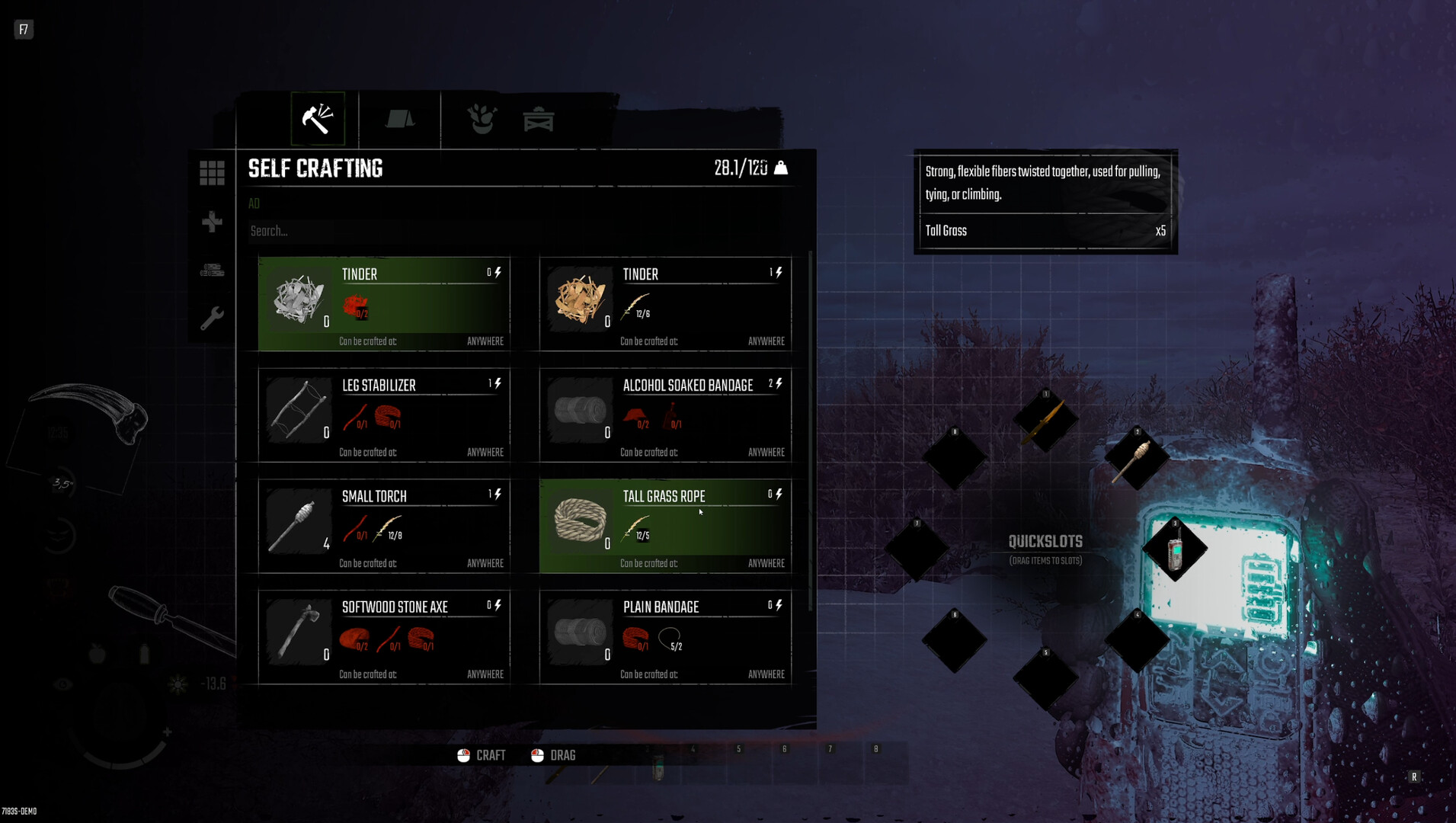Image resolution: width=1456 pixels, height=823 pixels.
Task: Expand the AD filter label
Action: tap(254, 203)
